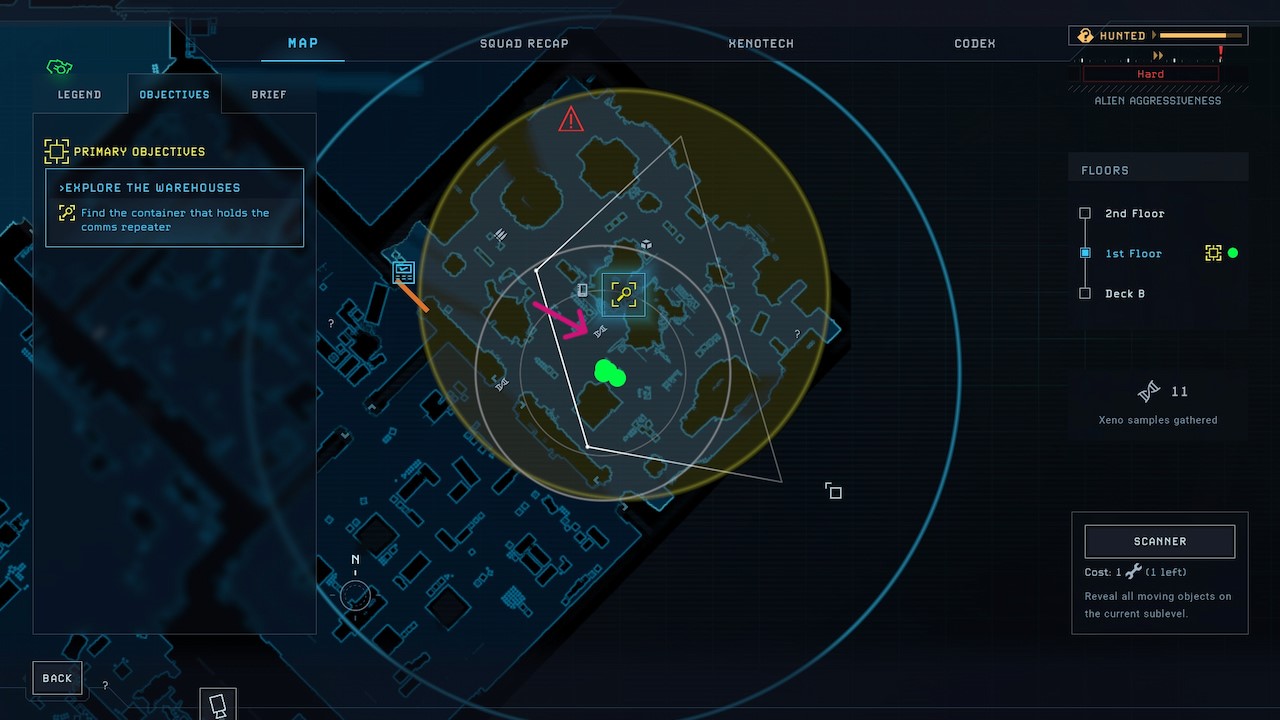Click the yellow key objective marker on the map

[x=623, y=294]
